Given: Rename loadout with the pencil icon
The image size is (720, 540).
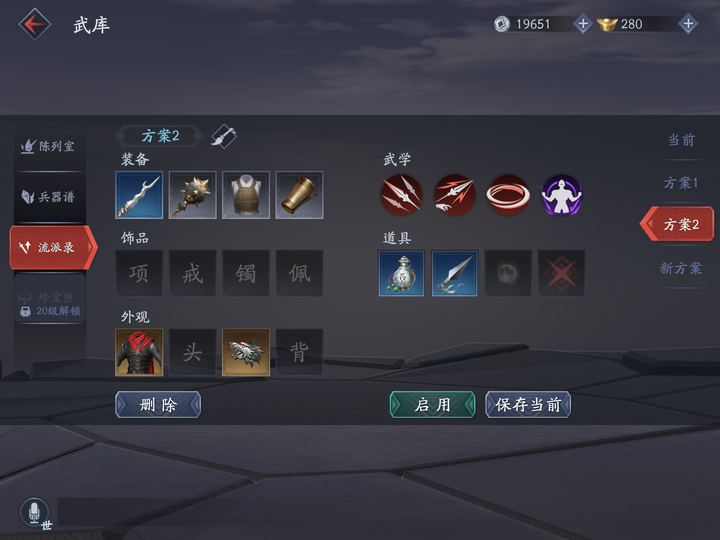Looking at the screenshot, I should [224, 136].
